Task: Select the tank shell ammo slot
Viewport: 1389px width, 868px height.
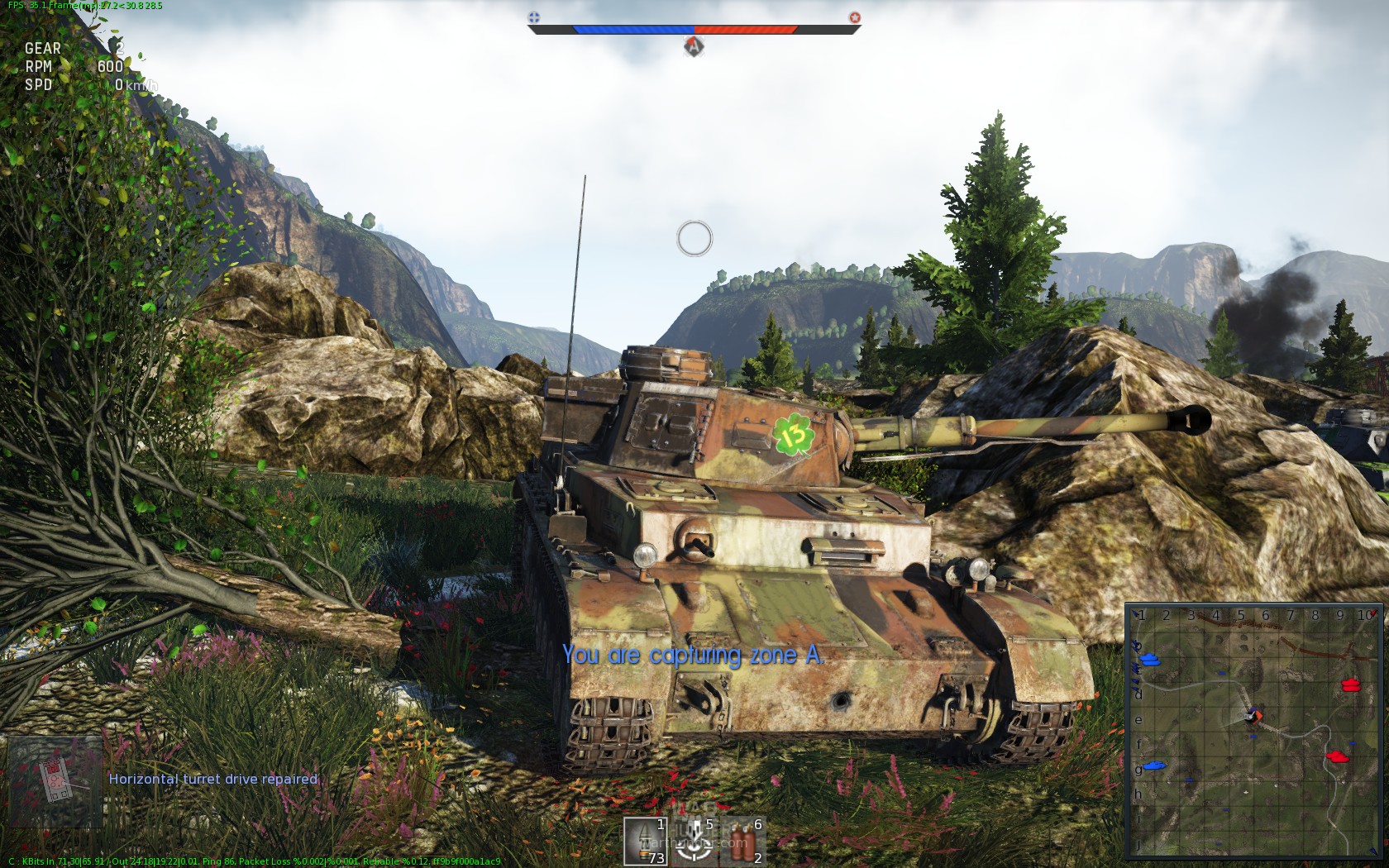Action: point(645,842)
